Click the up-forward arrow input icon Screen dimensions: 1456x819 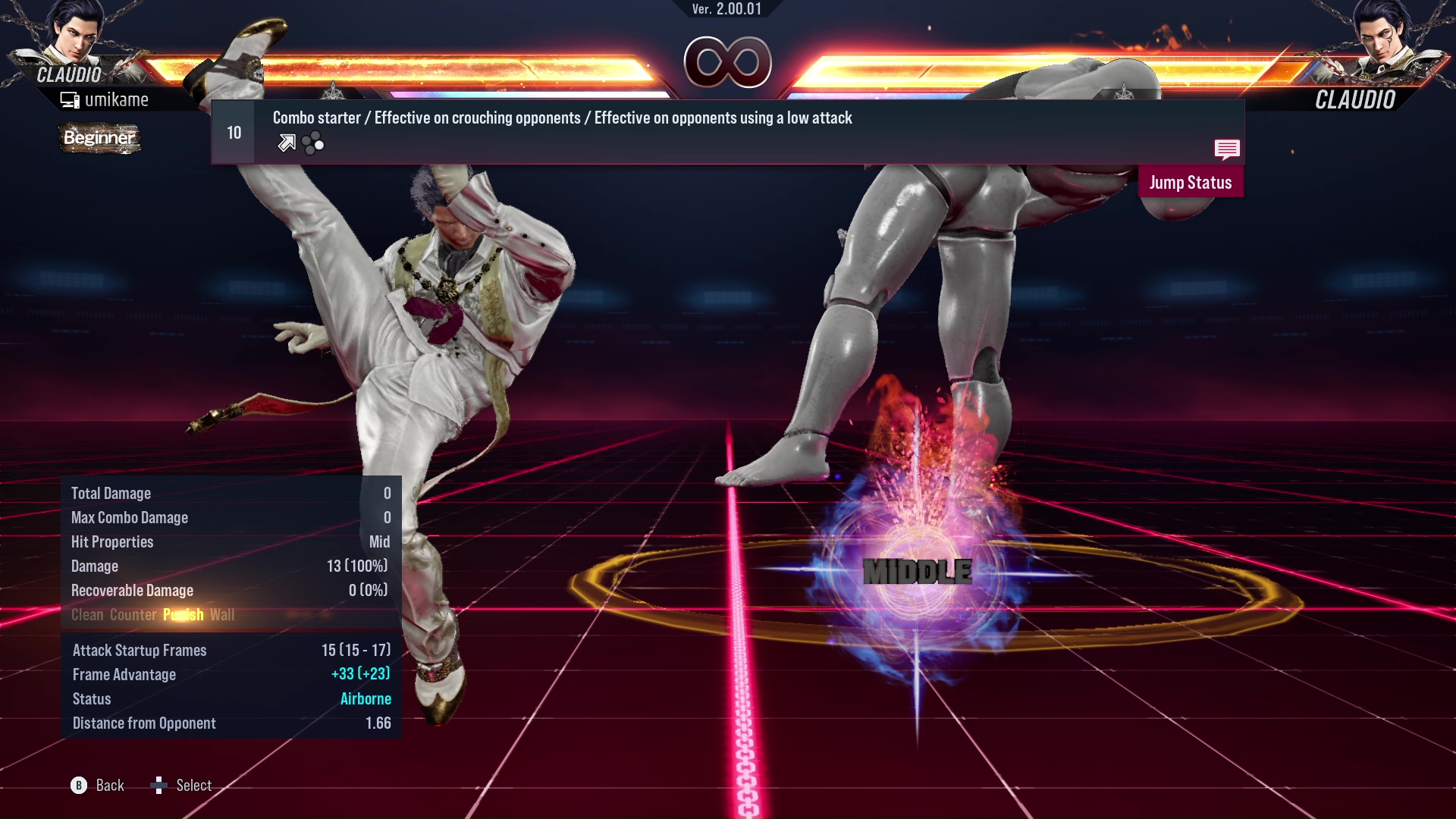[x=286, y=143]
